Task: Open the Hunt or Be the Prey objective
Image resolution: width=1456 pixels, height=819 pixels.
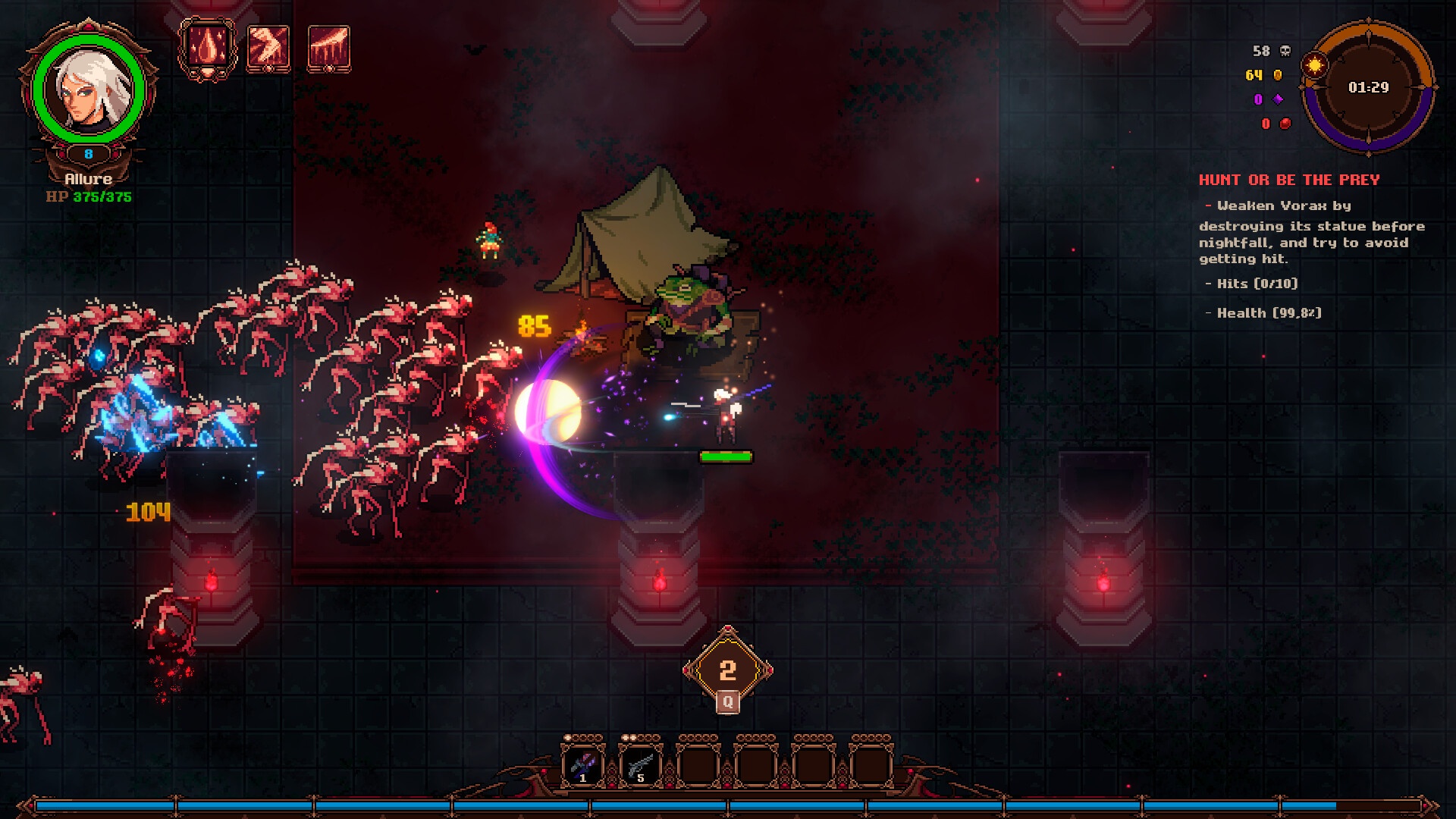Action: 1288,180
